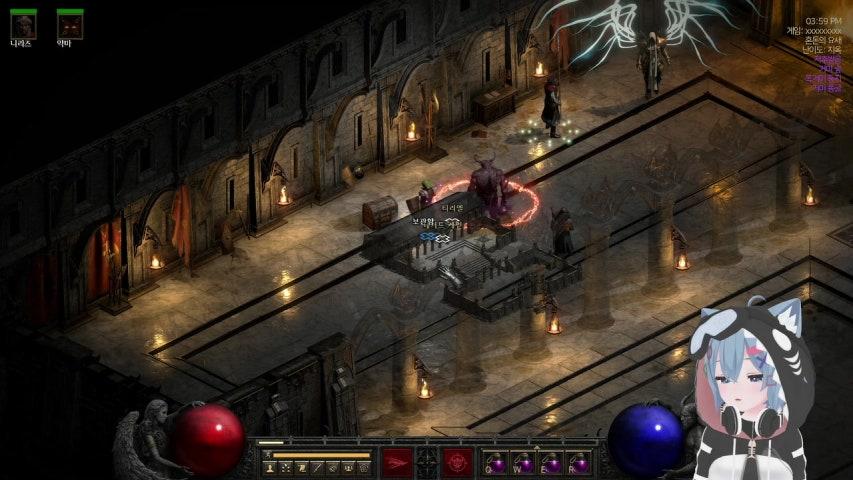853x480 pixels.
Task: Click the 나리스 mercenary portrait
Action: pyautogui.click(x=23, y=25)
